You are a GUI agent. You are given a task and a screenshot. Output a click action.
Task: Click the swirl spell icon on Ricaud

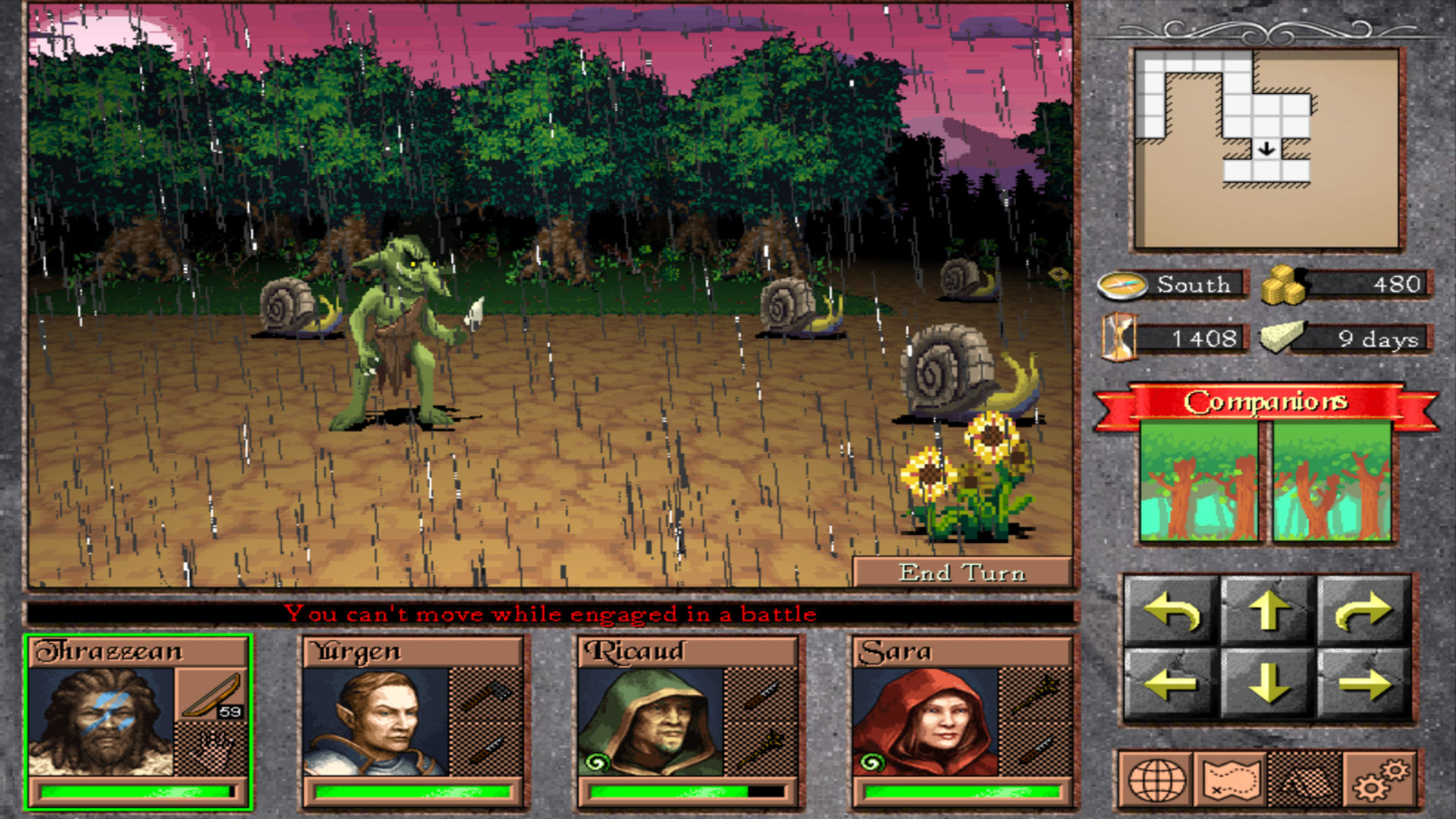coord(597,761)
